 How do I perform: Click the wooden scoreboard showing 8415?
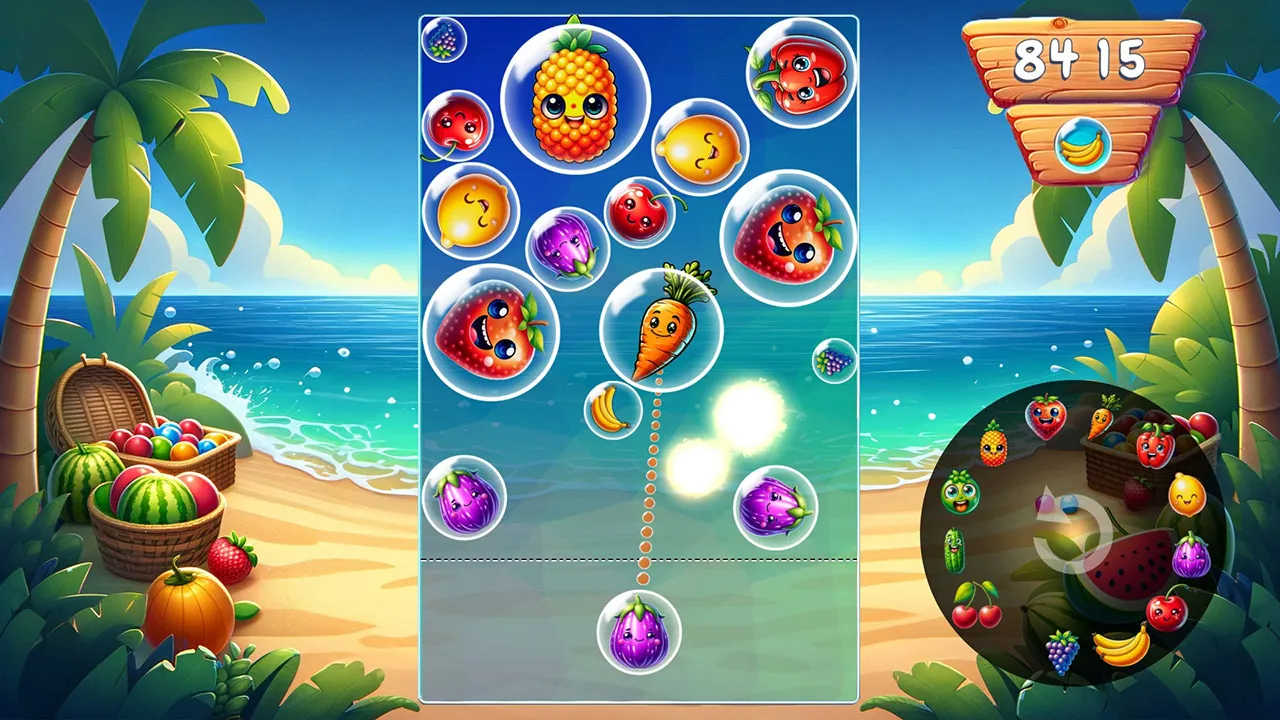(1082, 58)
